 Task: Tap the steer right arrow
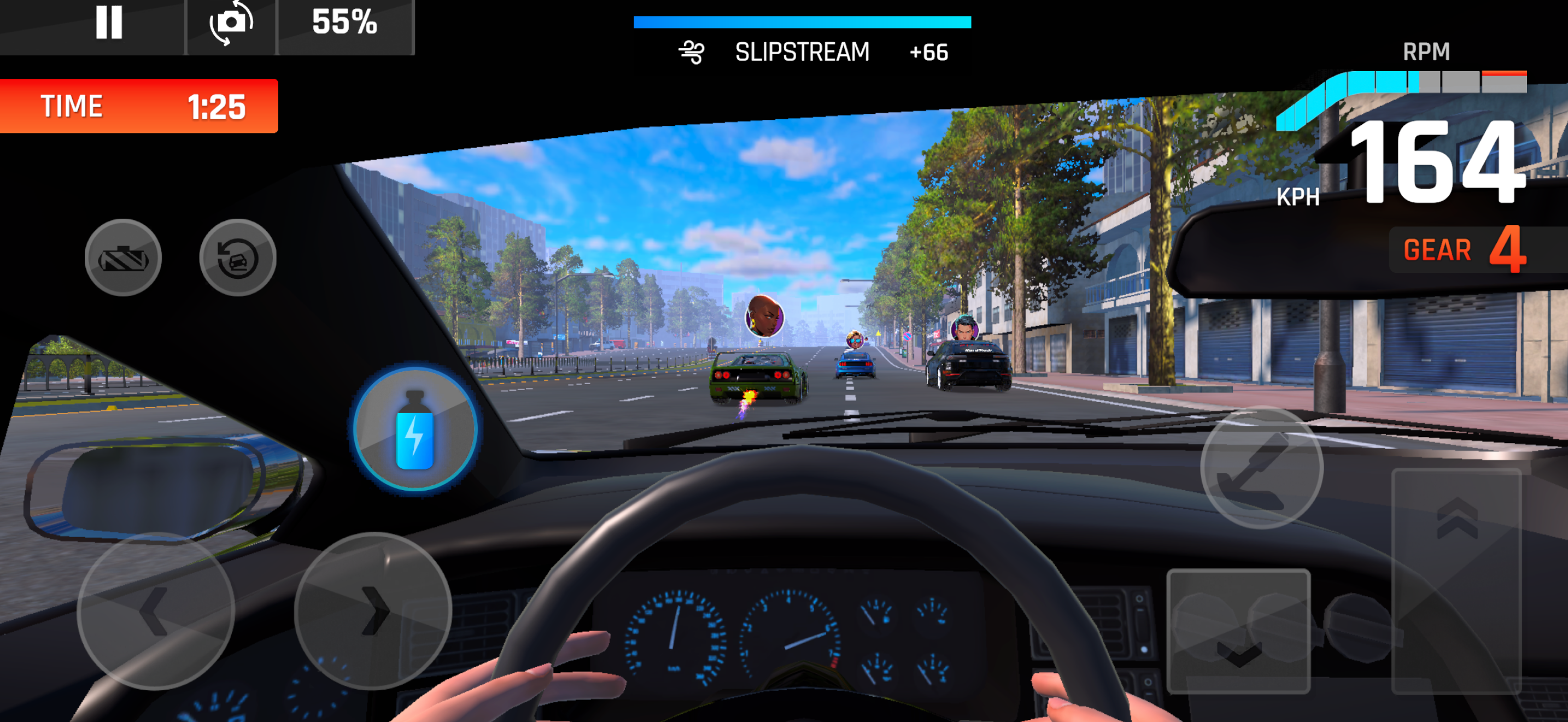point(373,610)
